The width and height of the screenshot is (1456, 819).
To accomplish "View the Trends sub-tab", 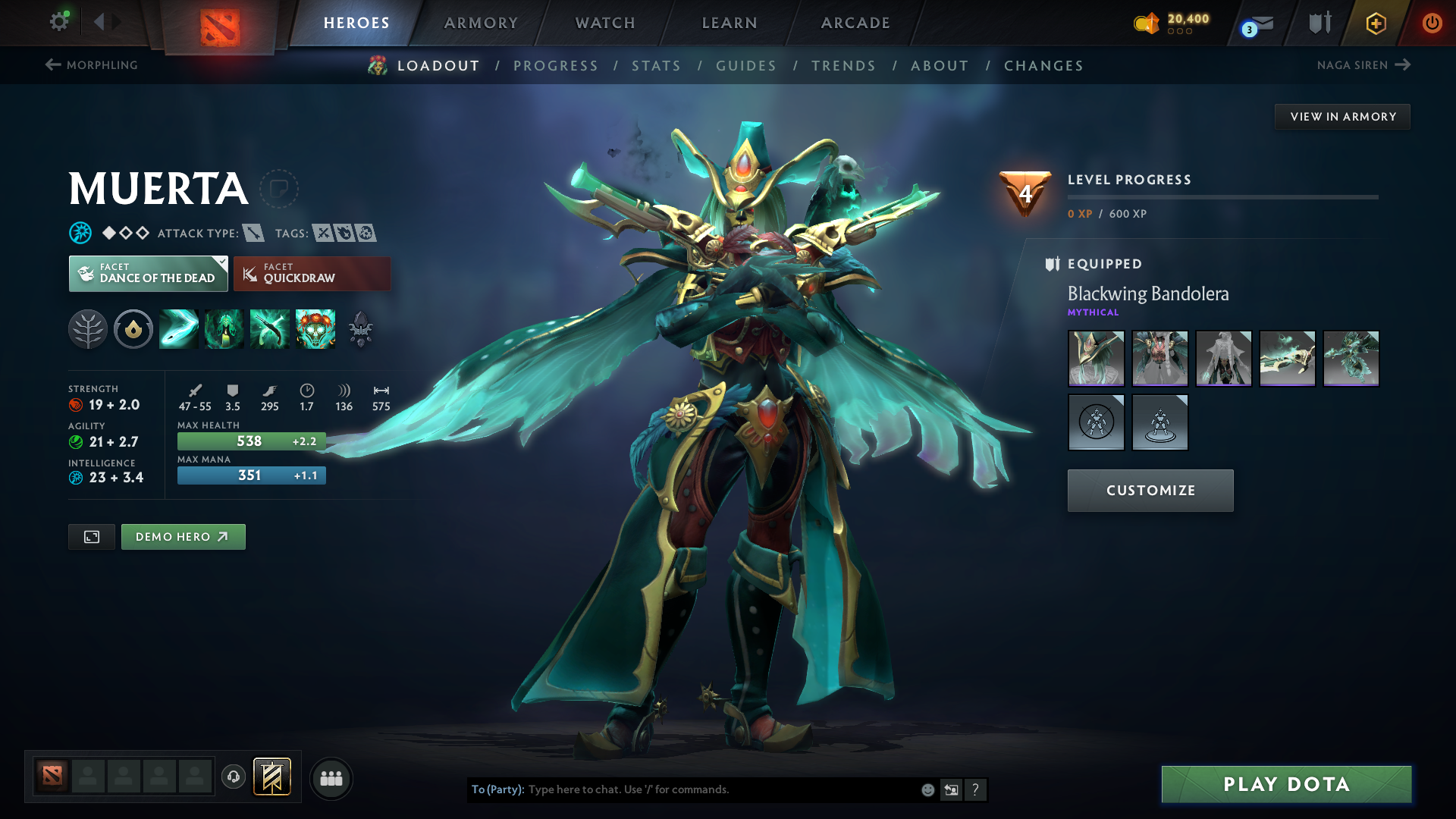I will [843, 66].
